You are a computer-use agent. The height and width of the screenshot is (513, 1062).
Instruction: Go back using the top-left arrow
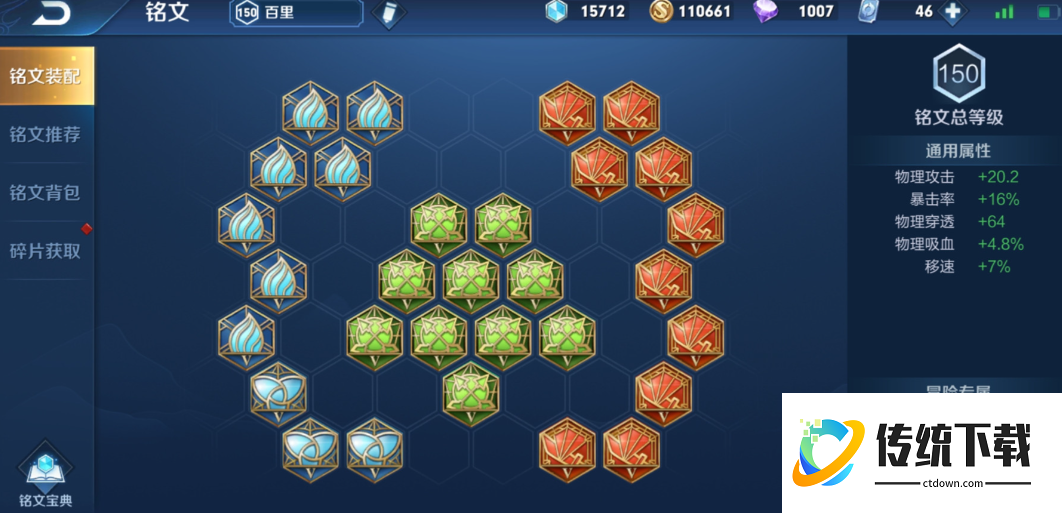pos(51,13)
